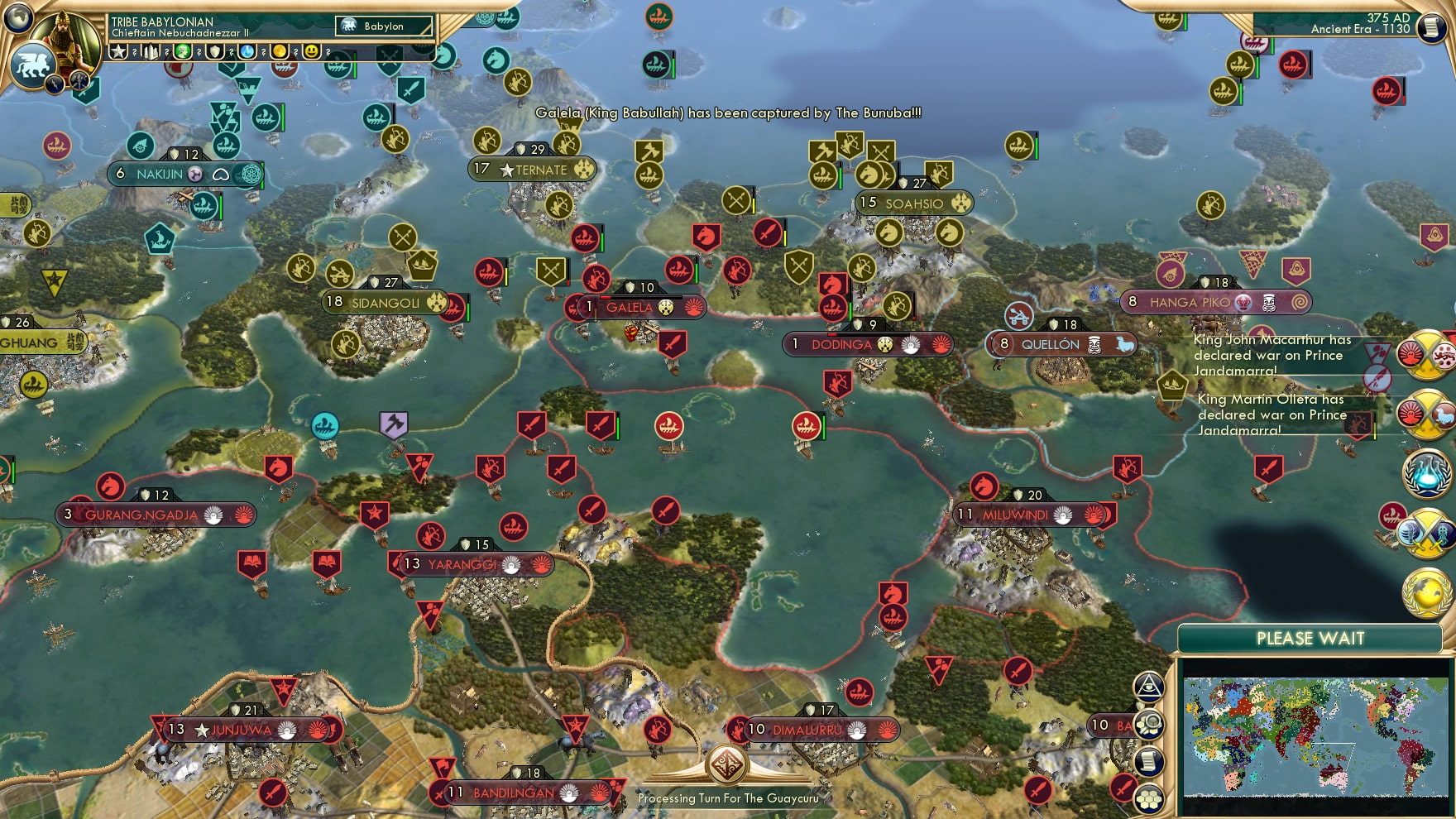Select the Babylon city button in the header
1456x819 pixels.
click(384, 26)
